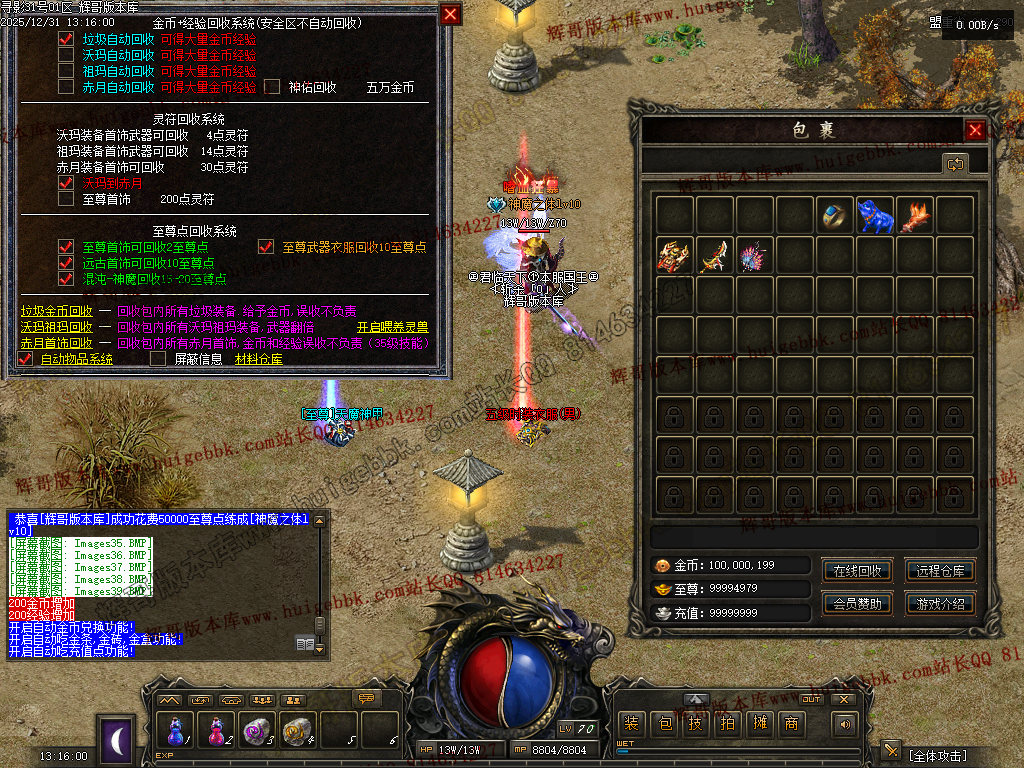1024x768 pixels.
Task: Enable 赤月自动回收 checkbox
Action: point(66,87)
